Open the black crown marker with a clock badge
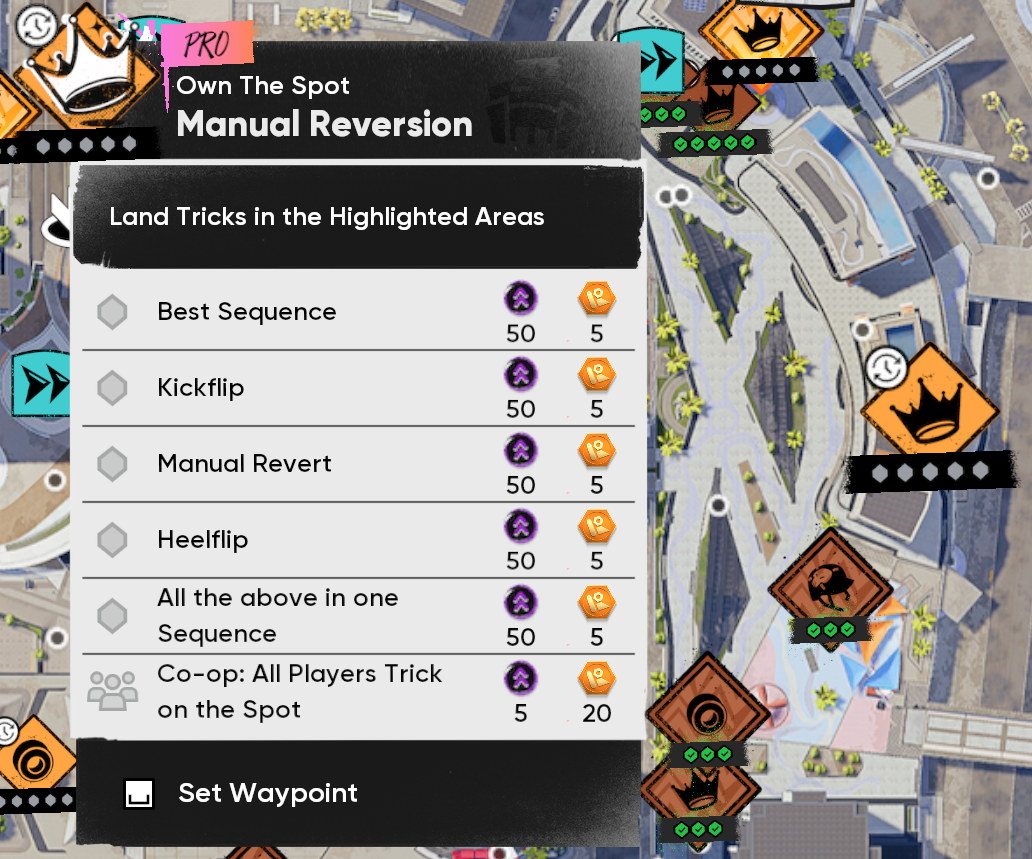The image size is (1032, 859). 928,412
